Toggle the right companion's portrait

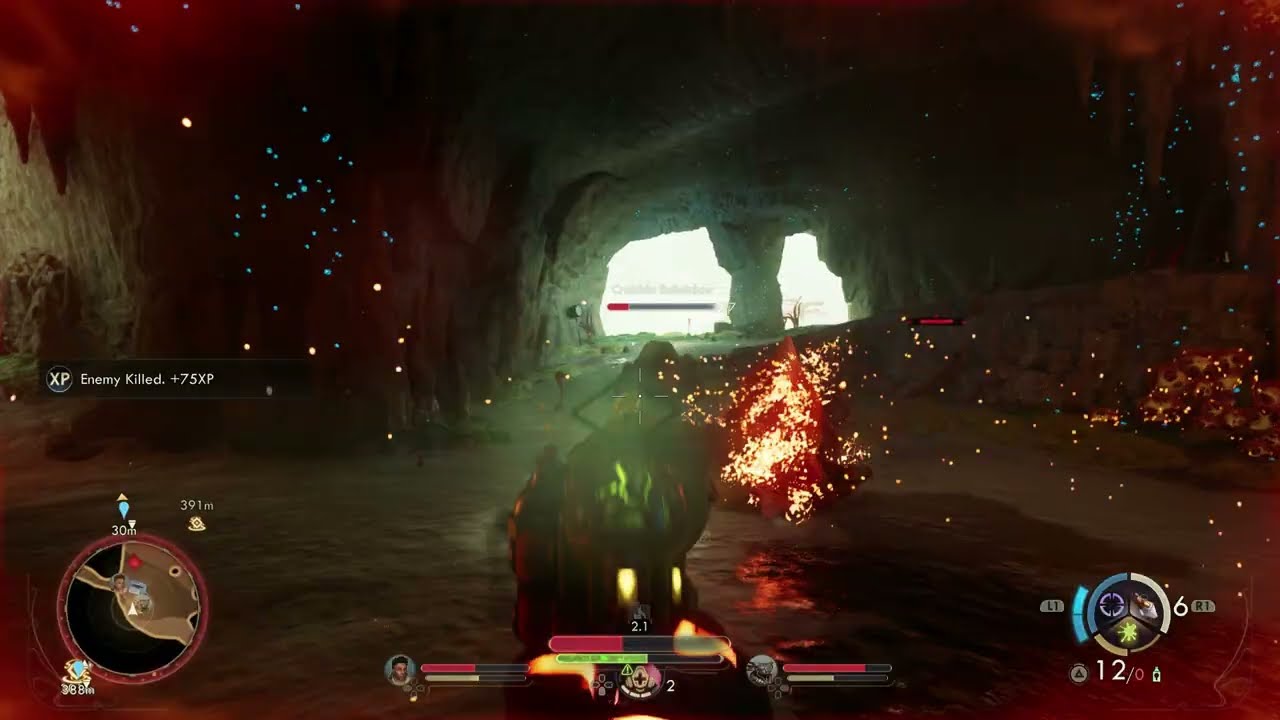(x=761, y=672)
